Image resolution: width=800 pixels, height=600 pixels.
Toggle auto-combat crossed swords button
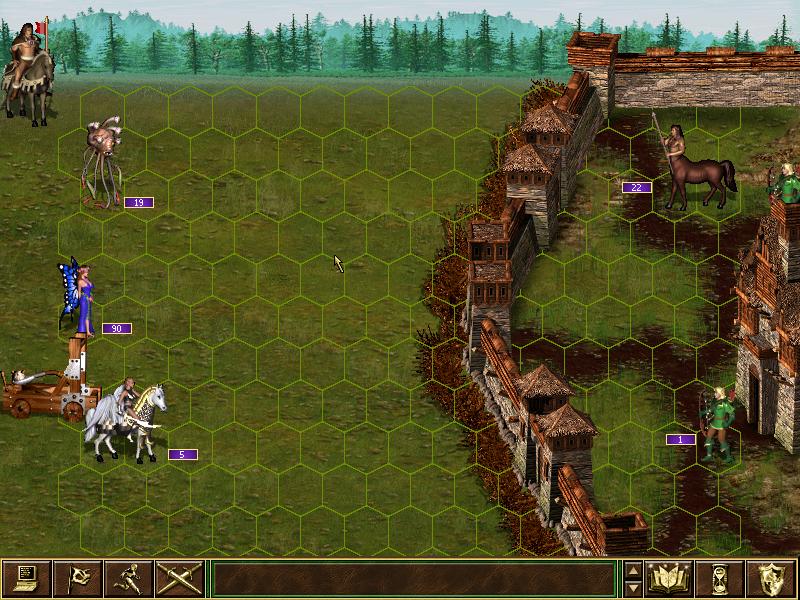click(180, 578)
